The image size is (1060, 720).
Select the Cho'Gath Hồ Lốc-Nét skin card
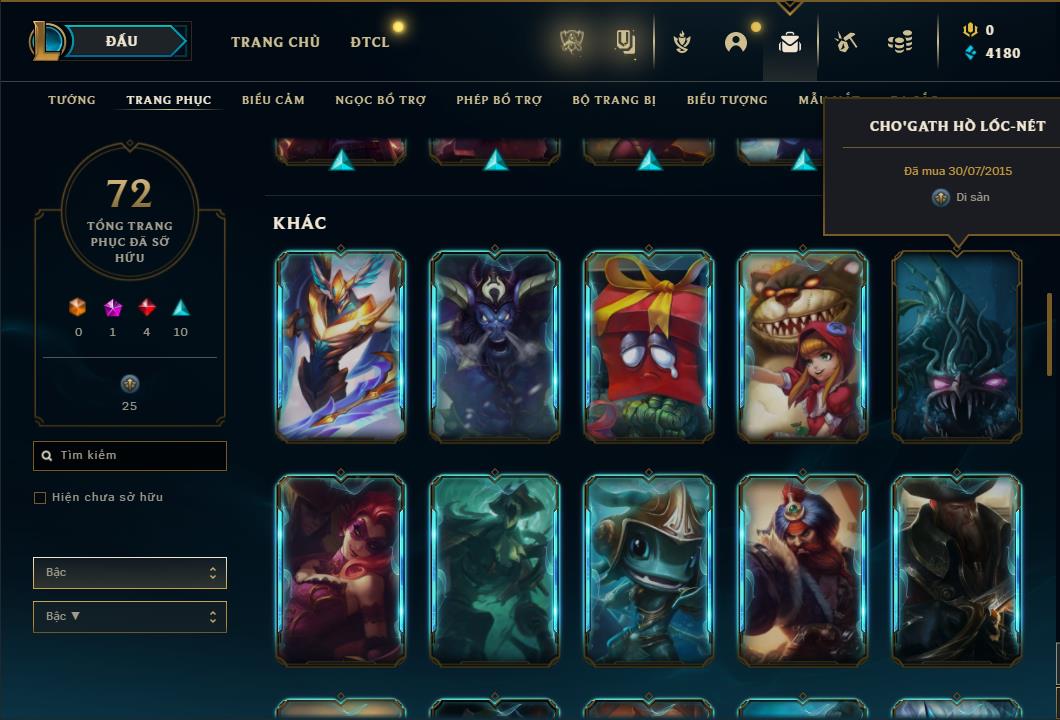pos(957,345)
